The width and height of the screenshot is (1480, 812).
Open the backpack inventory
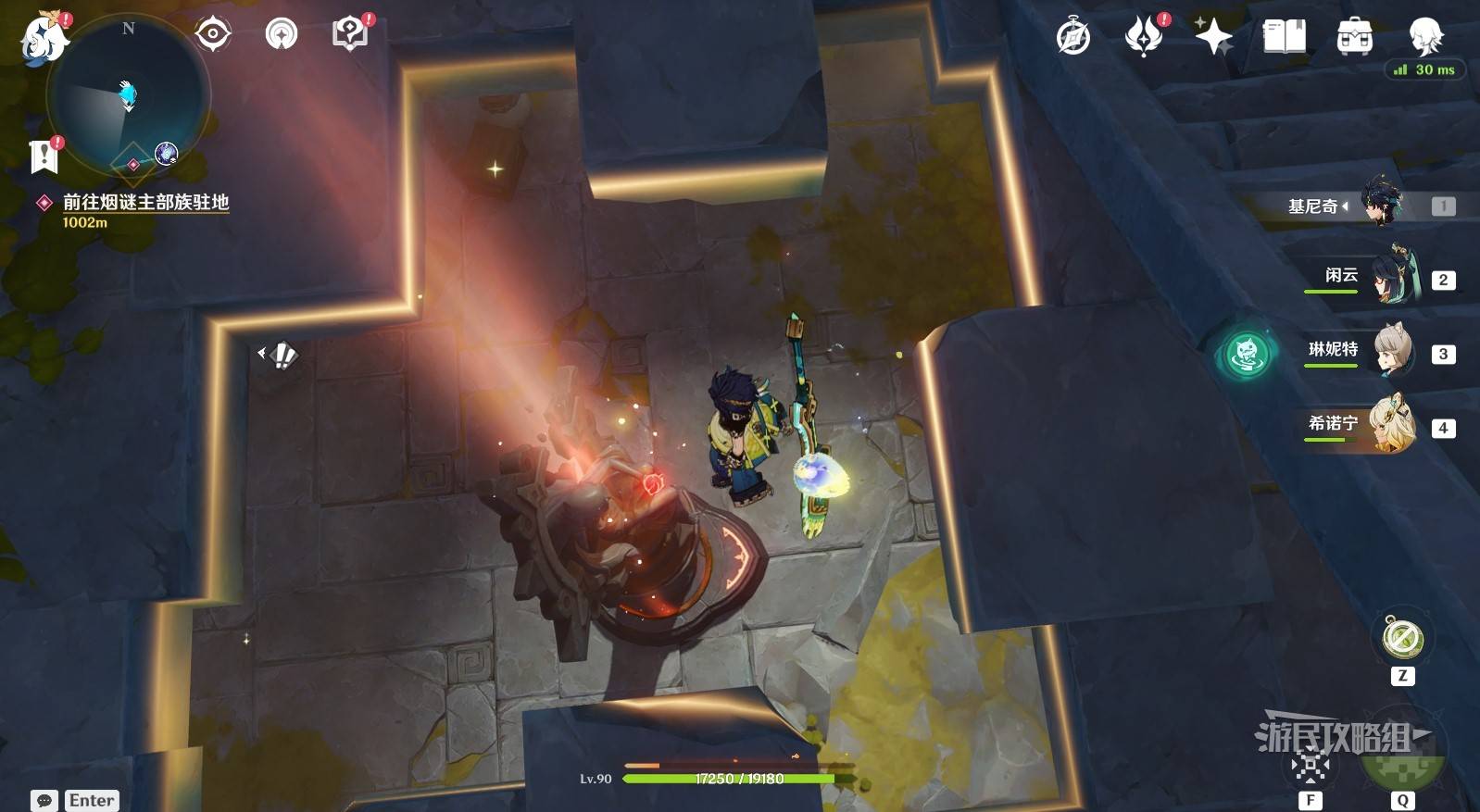pyautogui.click(x=1354, y=37)
